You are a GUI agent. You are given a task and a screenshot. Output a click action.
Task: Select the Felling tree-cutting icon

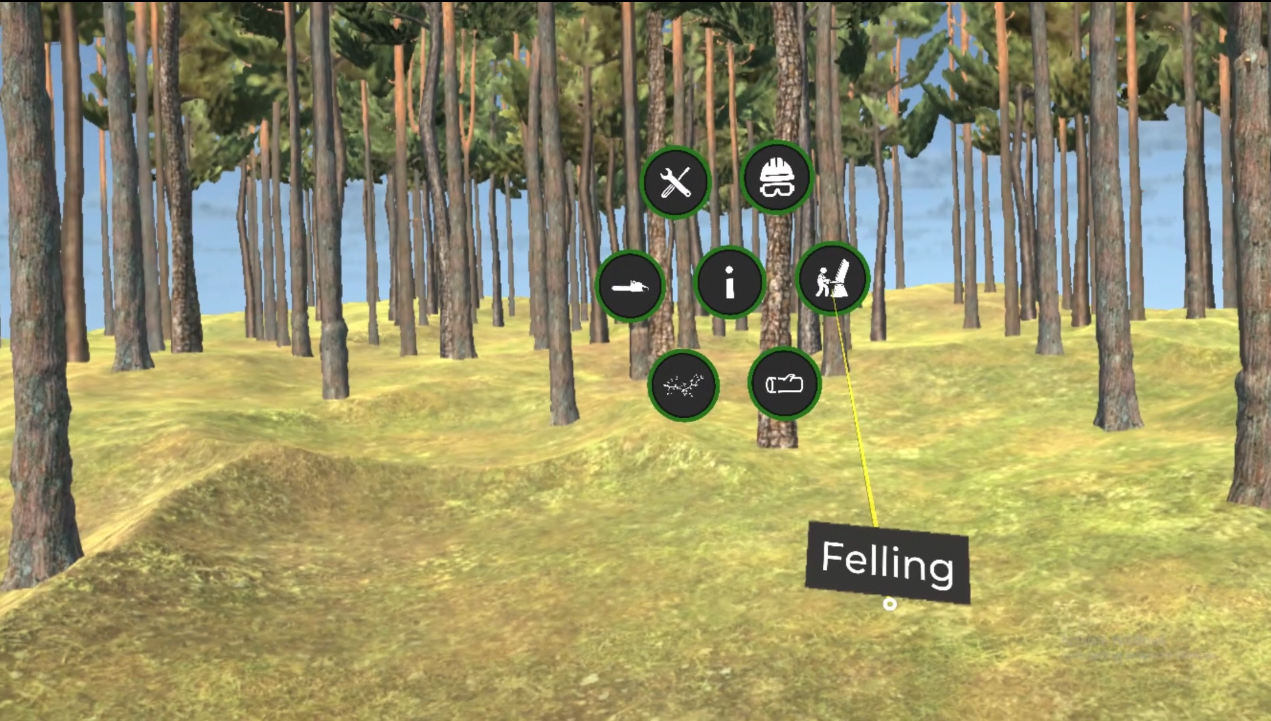832,279
